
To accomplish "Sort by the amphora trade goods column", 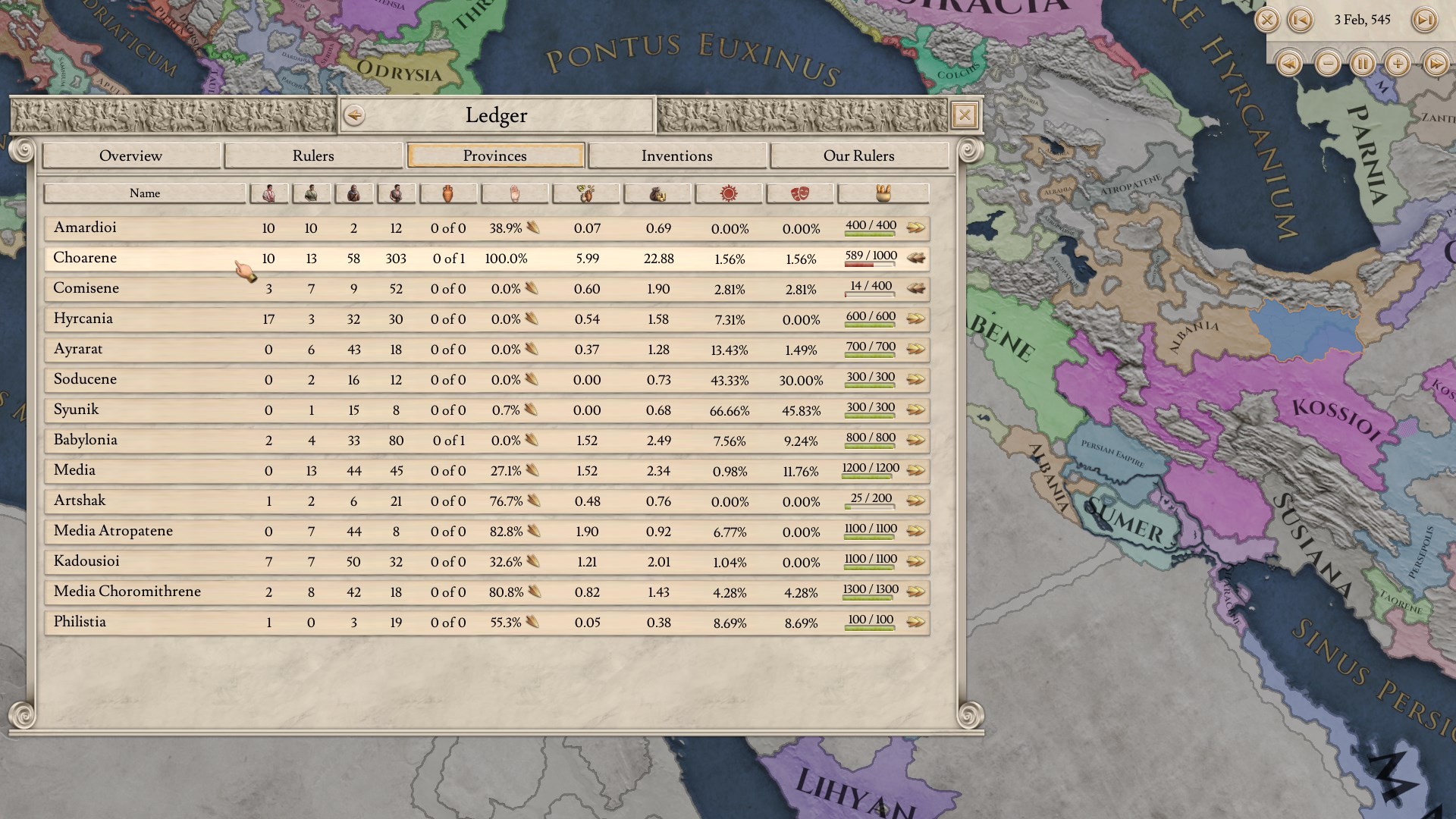I will coord(447,193).
